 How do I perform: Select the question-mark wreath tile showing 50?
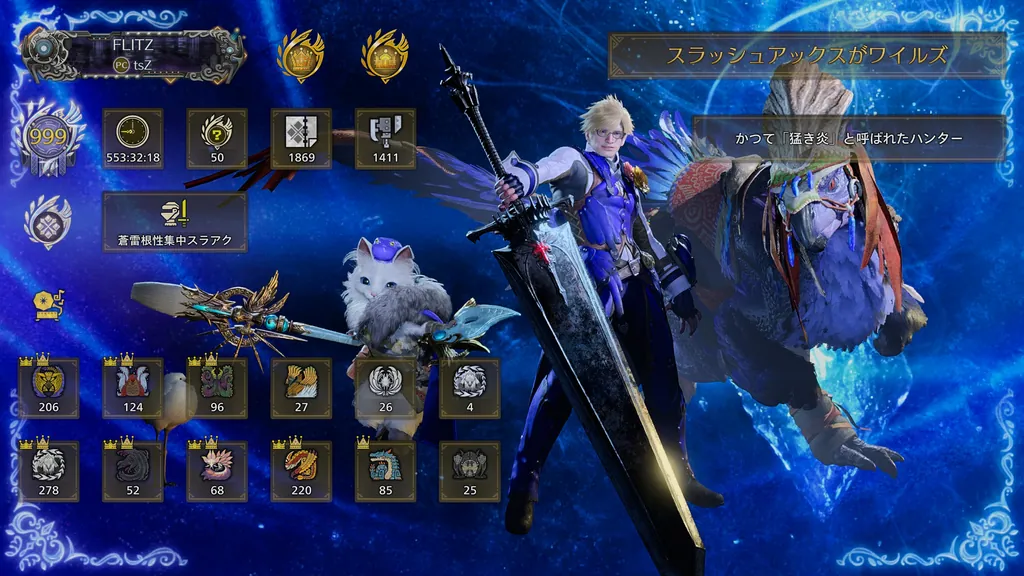click(x=217, y=138)
